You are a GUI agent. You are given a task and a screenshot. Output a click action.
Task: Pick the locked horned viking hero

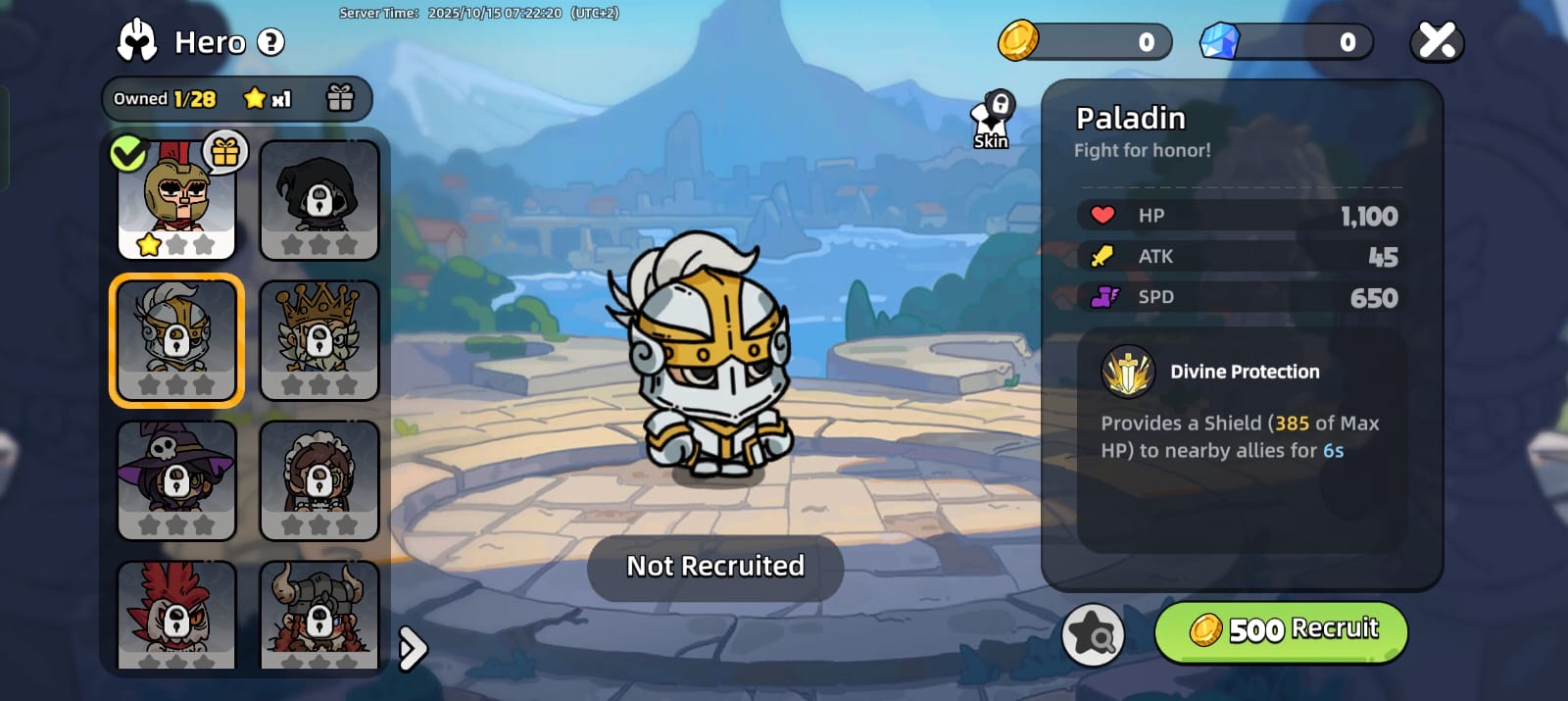[x=318, y=615]
